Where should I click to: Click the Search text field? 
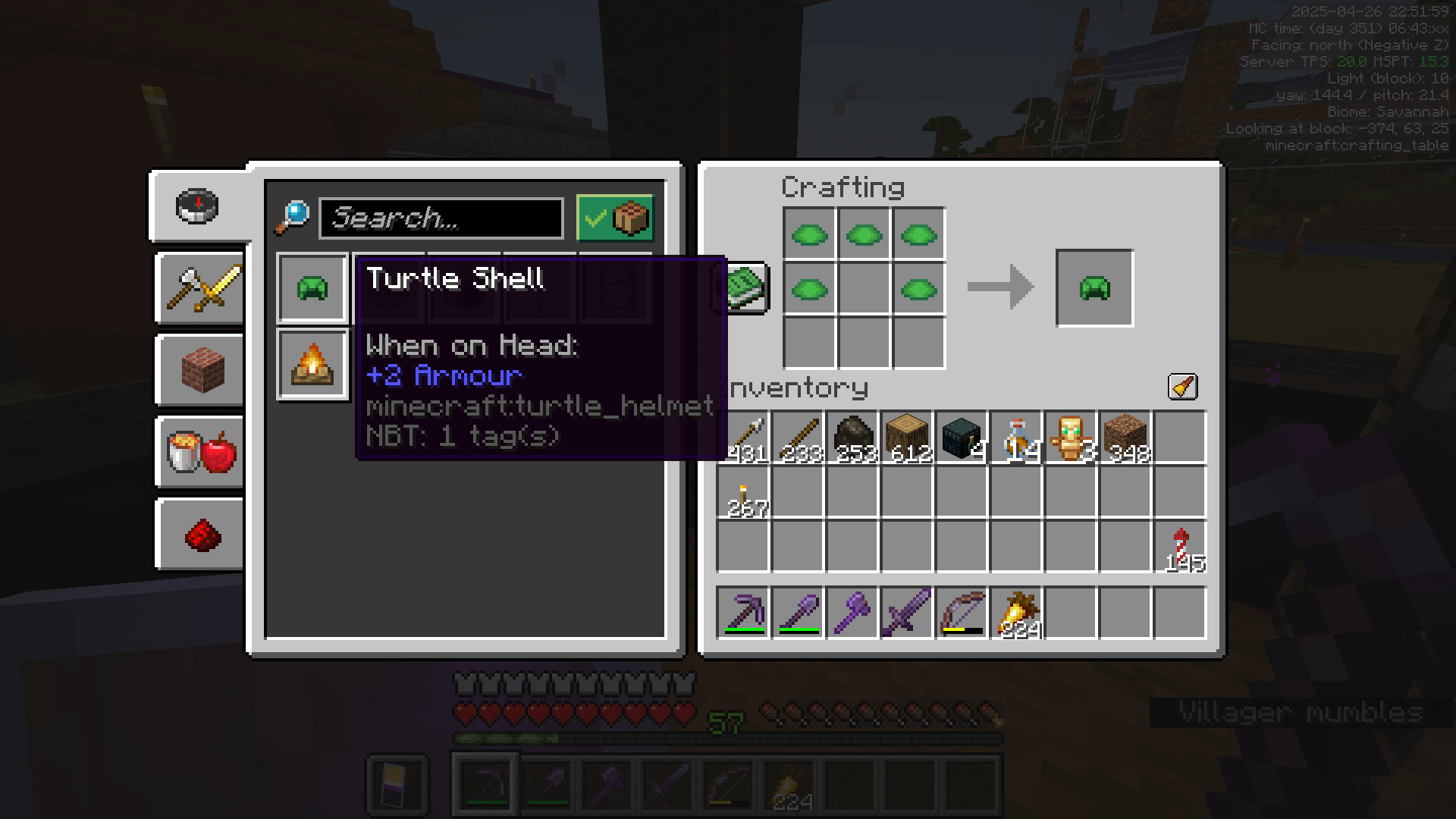point(440,217)
